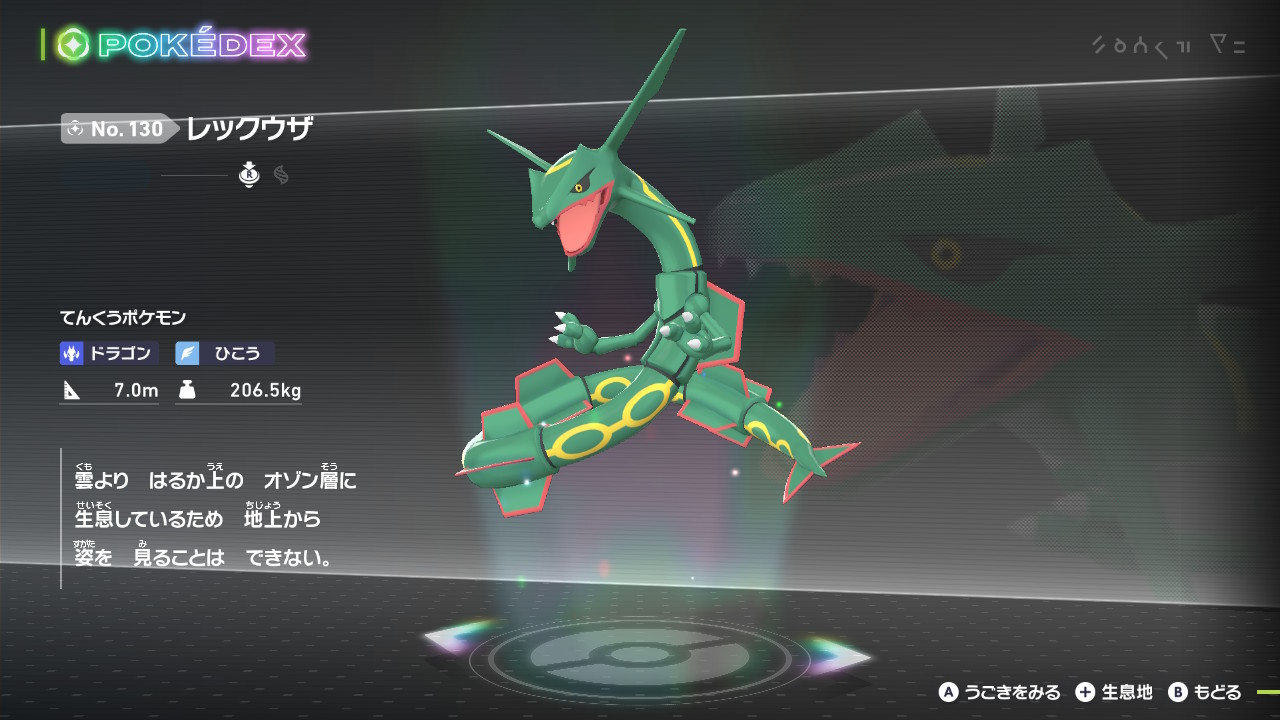Select the greyed-out Mega Evolution DNA icon
The width and height of the screenshot is (1280, 720).
[x=281, y=176]
